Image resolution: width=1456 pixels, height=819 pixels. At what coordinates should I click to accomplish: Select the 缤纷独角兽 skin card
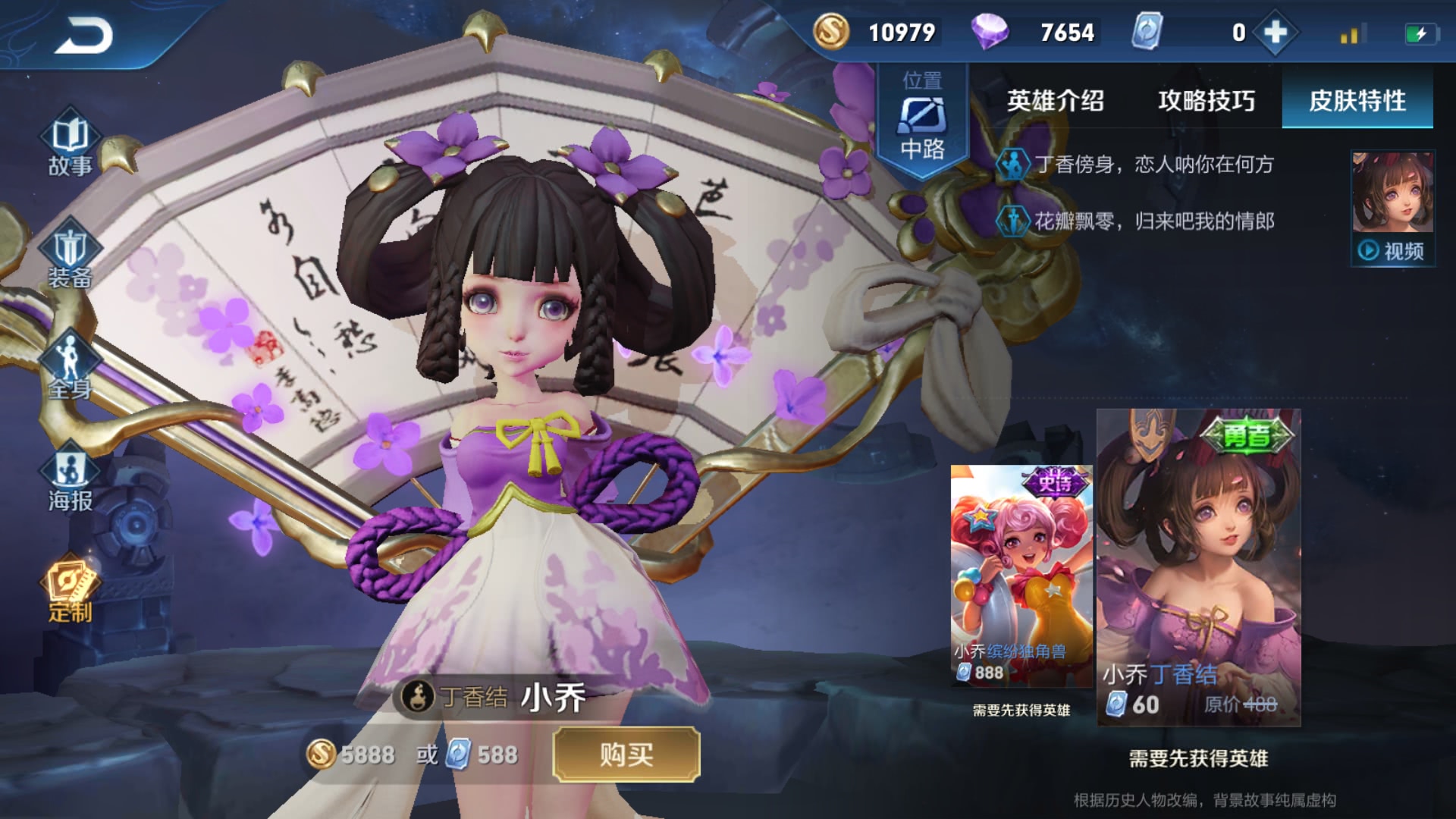click(x=1021, y=576)
